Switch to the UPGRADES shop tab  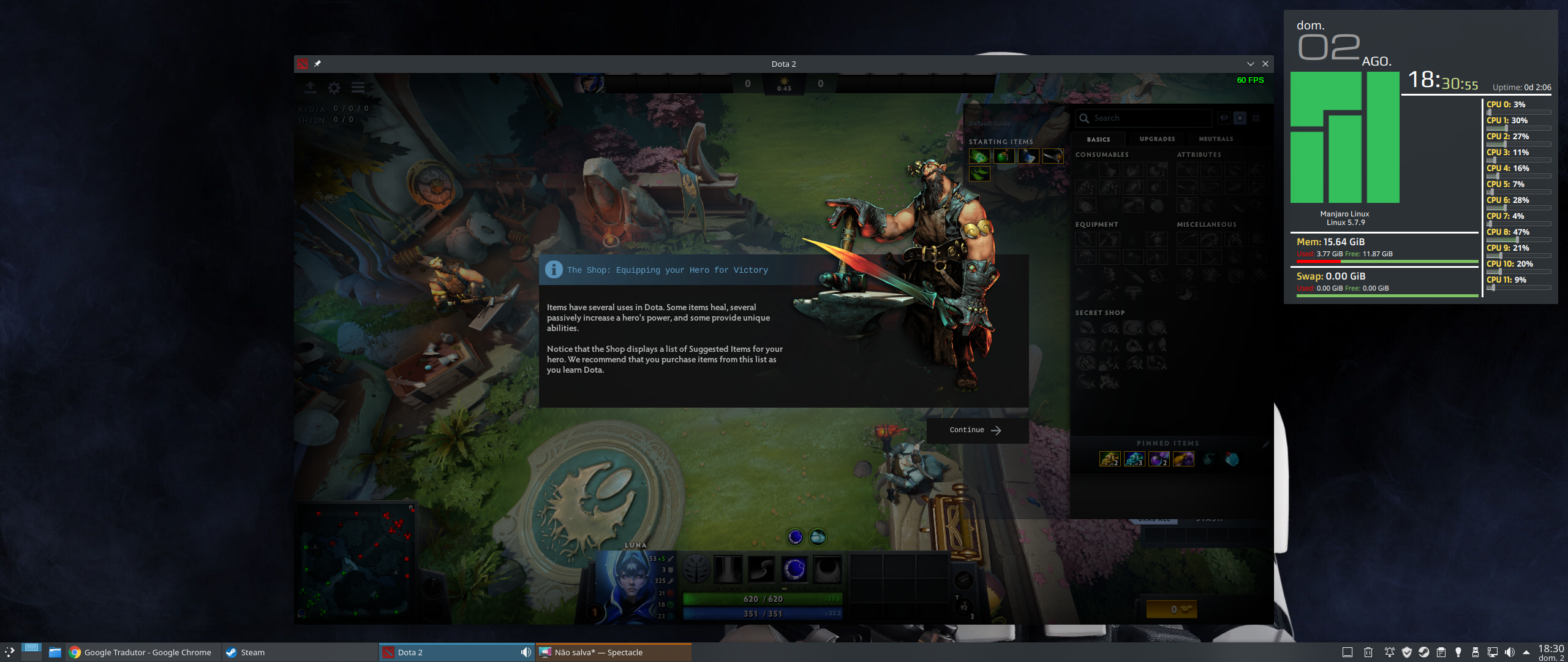point(1156,139)
